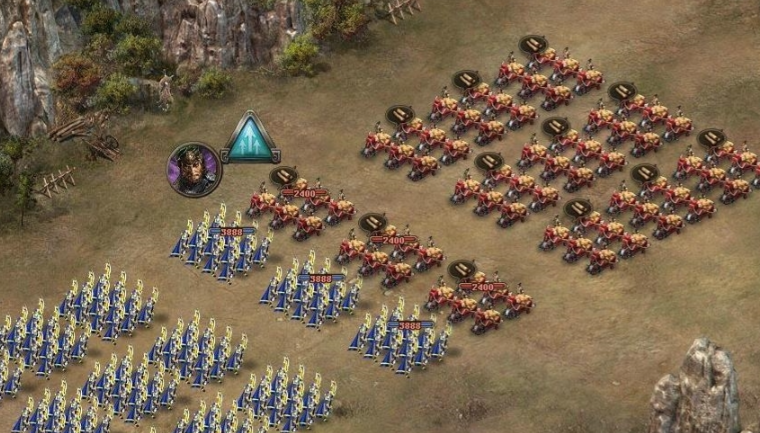Activate the teal triangle formation icon
This screenshot has width=760, height=433.
point(250,140)
